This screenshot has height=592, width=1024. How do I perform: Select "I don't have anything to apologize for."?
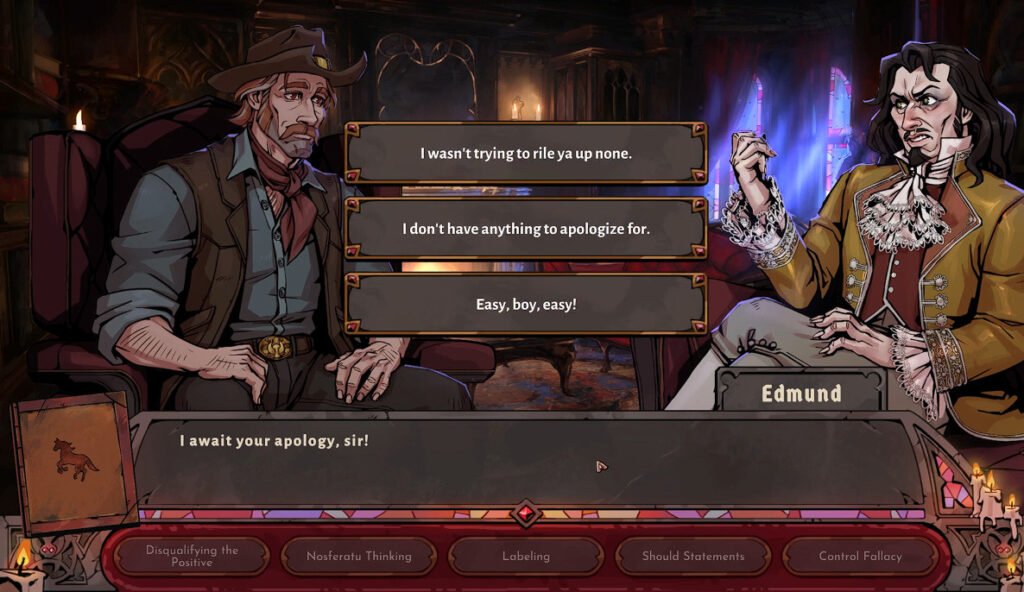[x=526, y=229]
